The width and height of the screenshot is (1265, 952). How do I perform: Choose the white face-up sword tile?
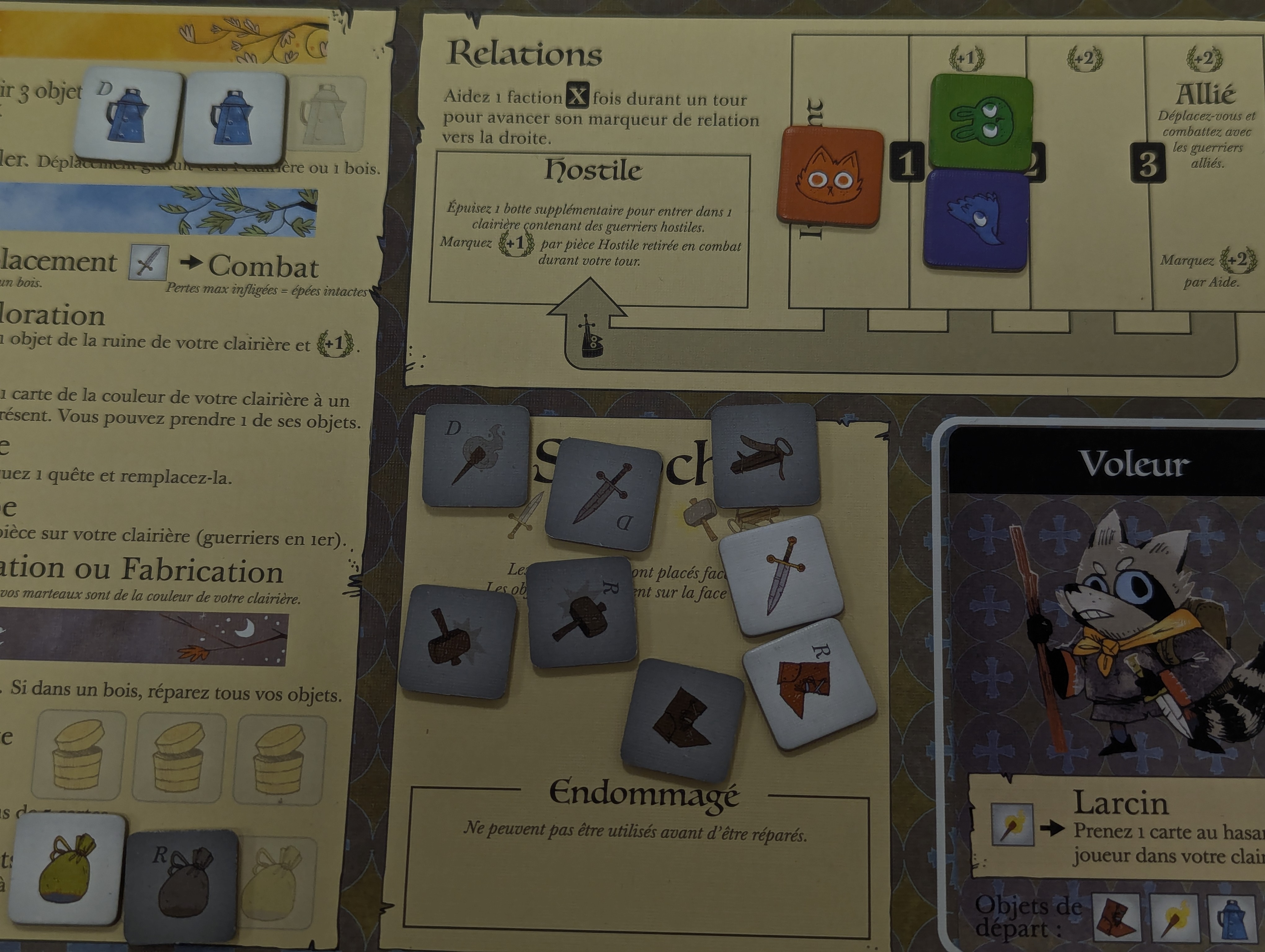pos(781,575)
